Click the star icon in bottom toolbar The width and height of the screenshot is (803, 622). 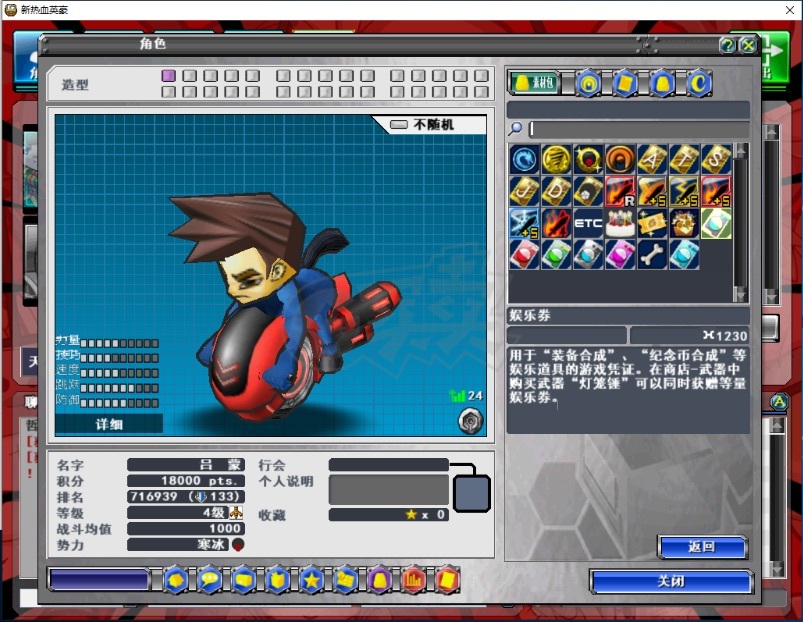[311, 579]
